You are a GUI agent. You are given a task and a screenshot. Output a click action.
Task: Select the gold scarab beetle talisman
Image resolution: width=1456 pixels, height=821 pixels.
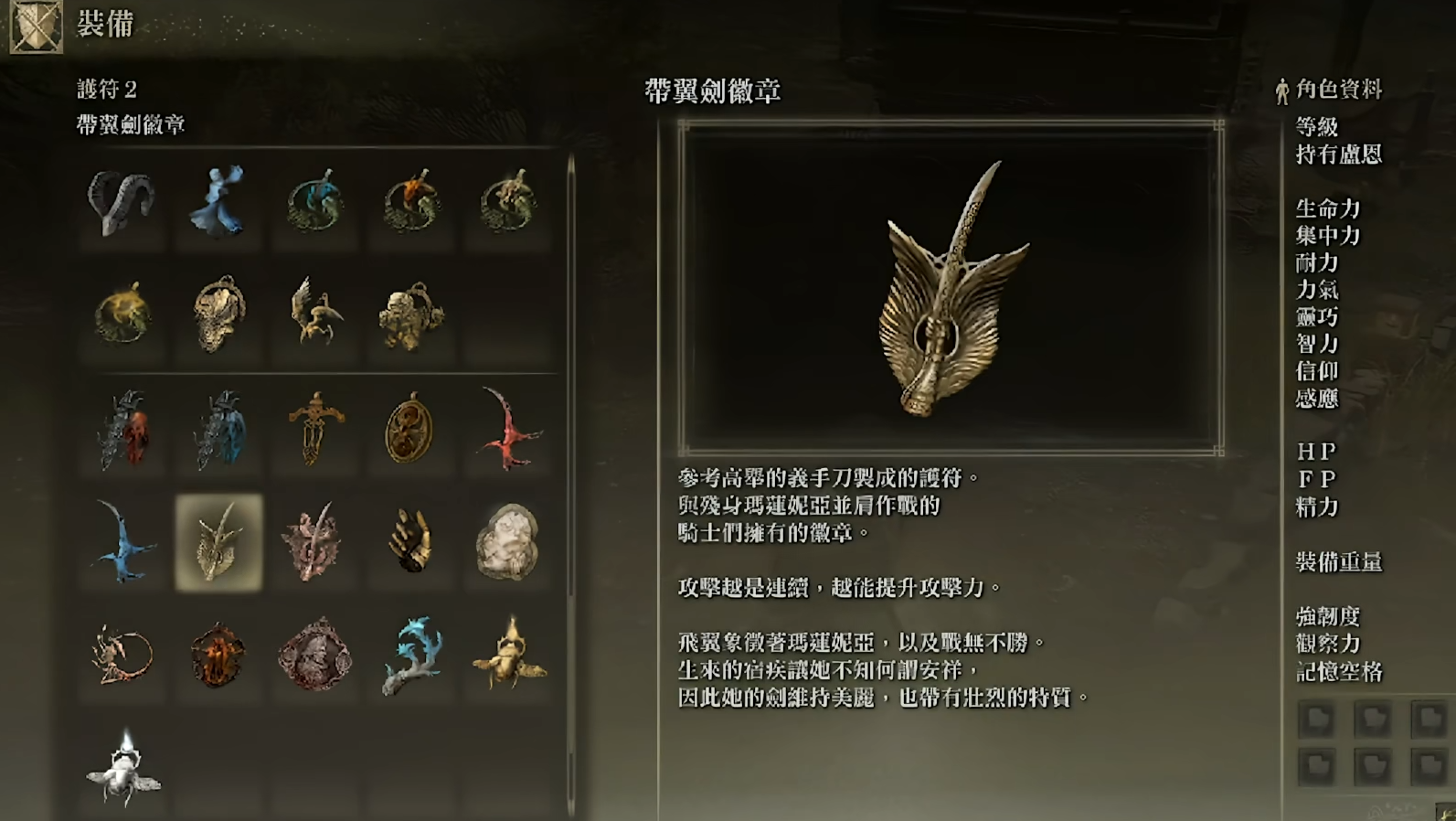coord(509,655)
